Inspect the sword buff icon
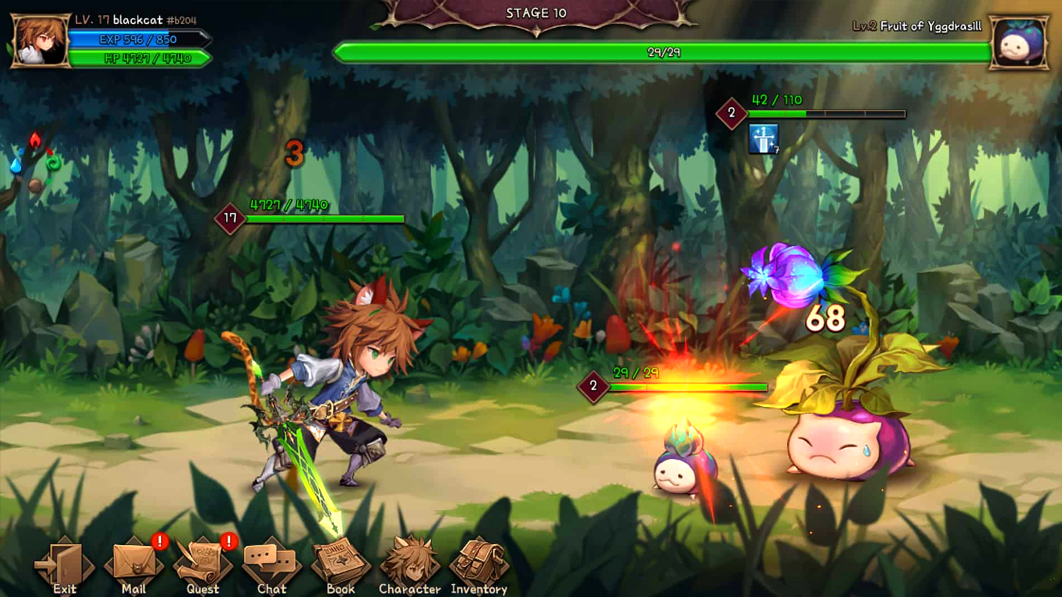The width and height of the screenshot is (1062, 597). click(x=763, y=139)
